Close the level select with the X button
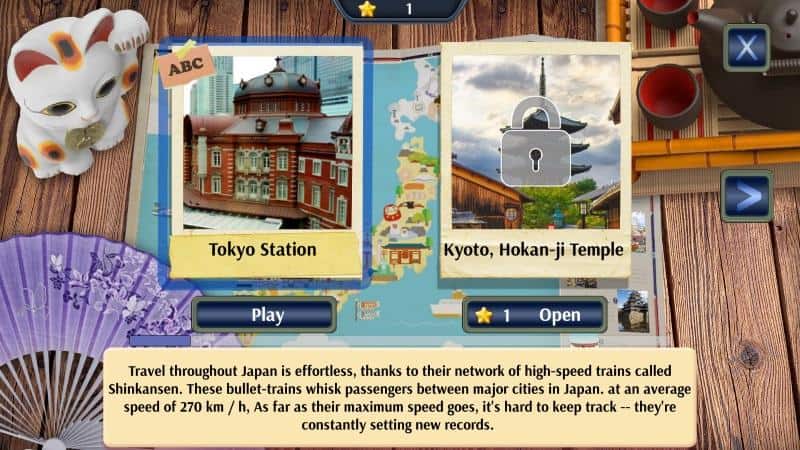 (x=746, y=46)
